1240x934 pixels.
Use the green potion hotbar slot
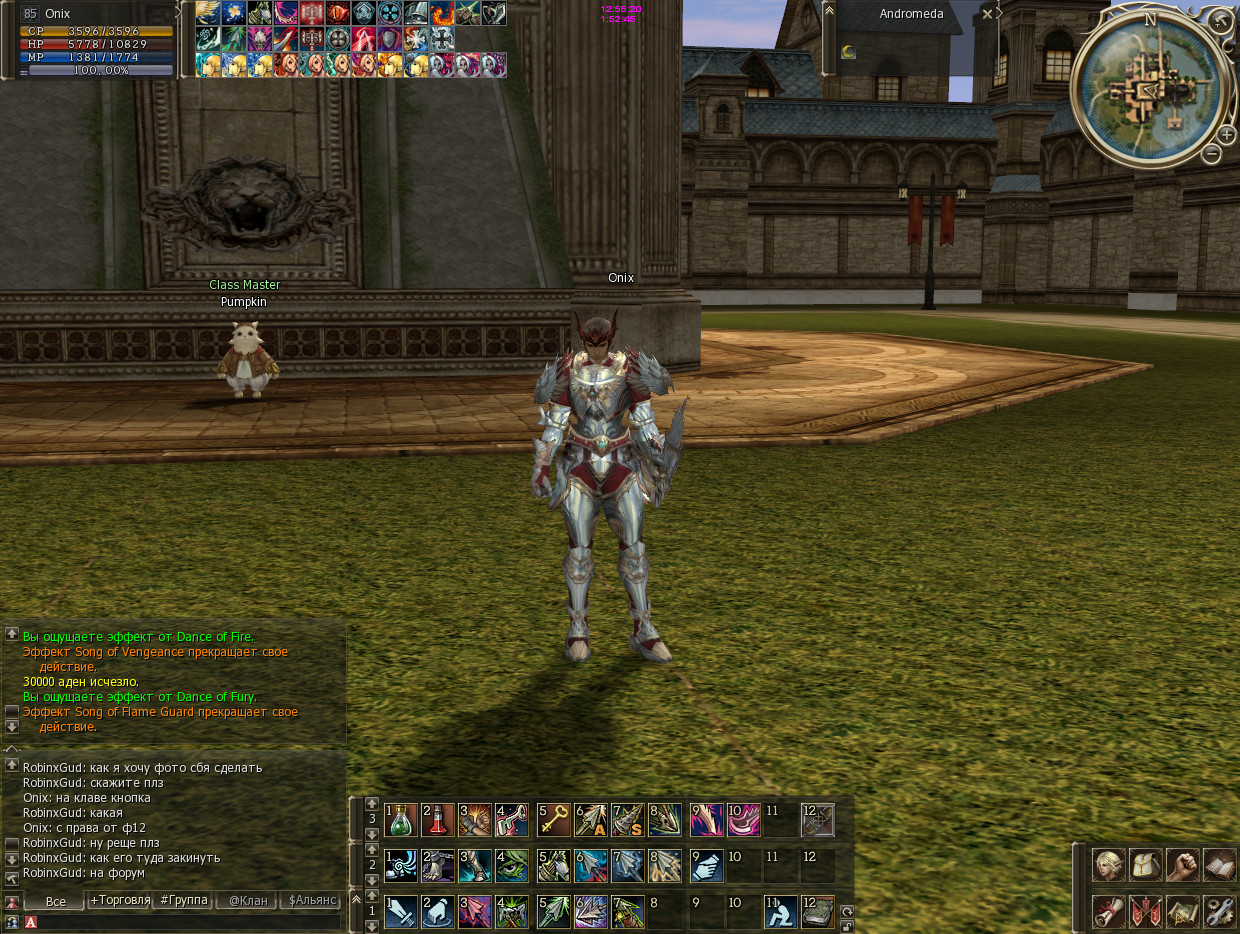tap(401, 820)
